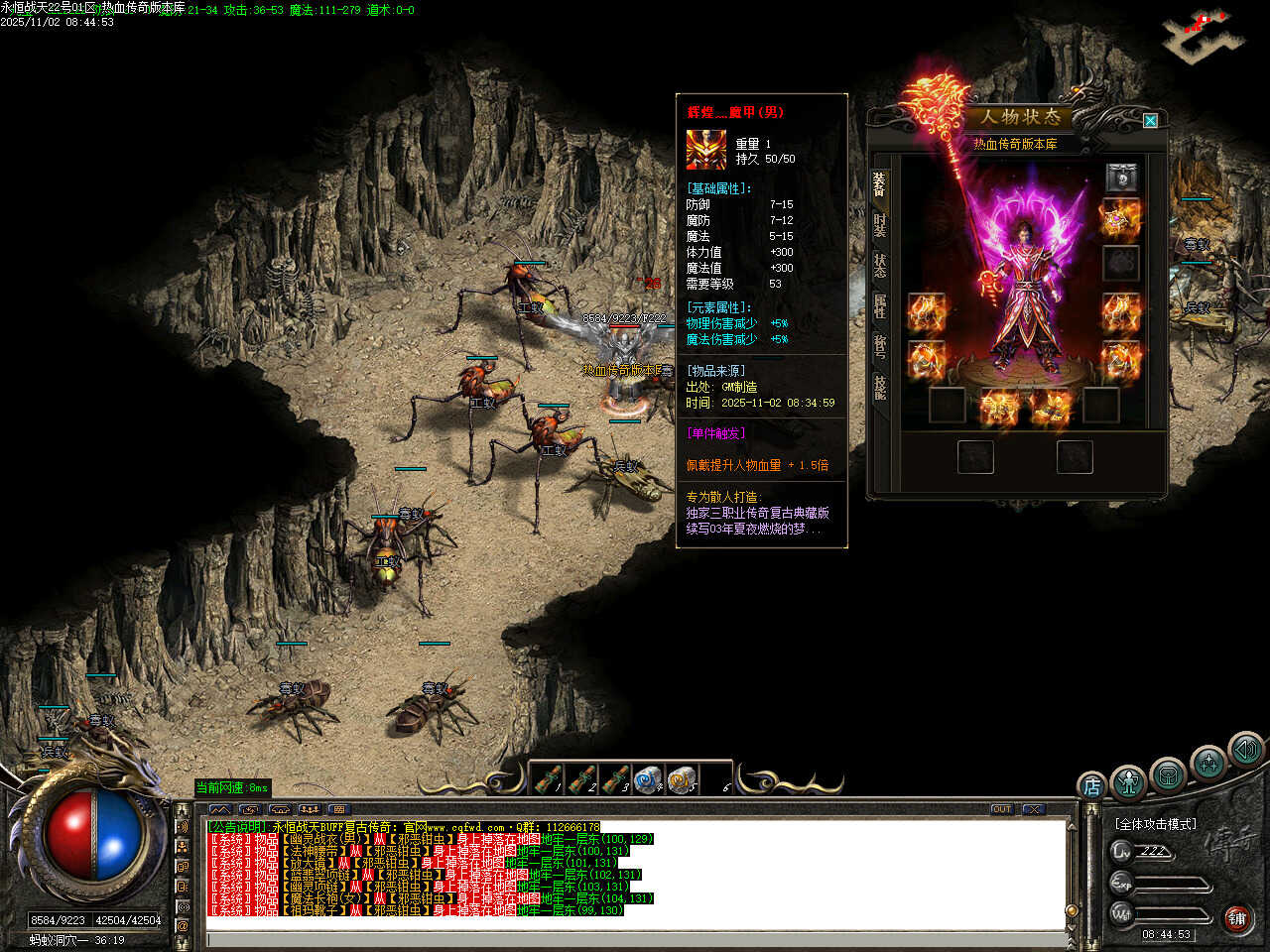This screenshot has width=1270, height=952.
Task: Toggle the sound speaker button
Action: [1246, 750]
